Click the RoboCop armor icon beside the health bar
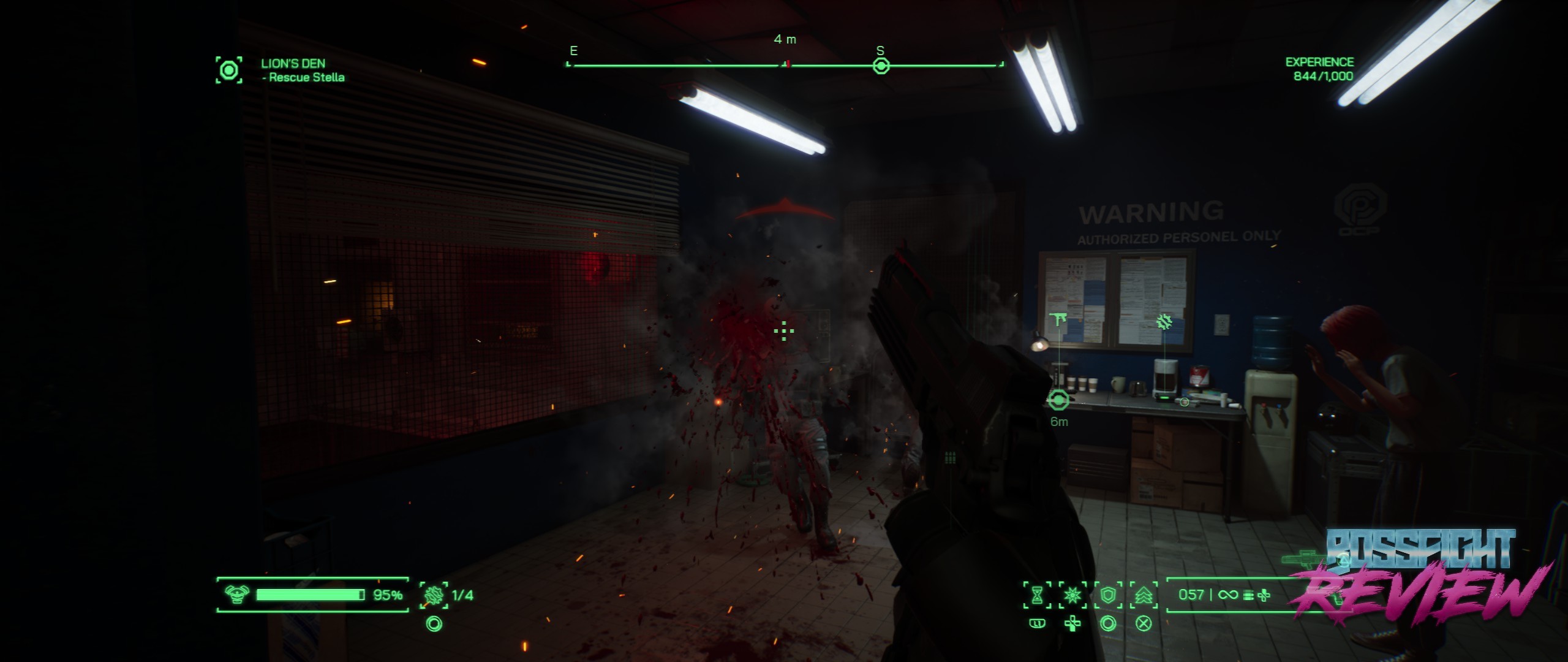 click(236, 595)
